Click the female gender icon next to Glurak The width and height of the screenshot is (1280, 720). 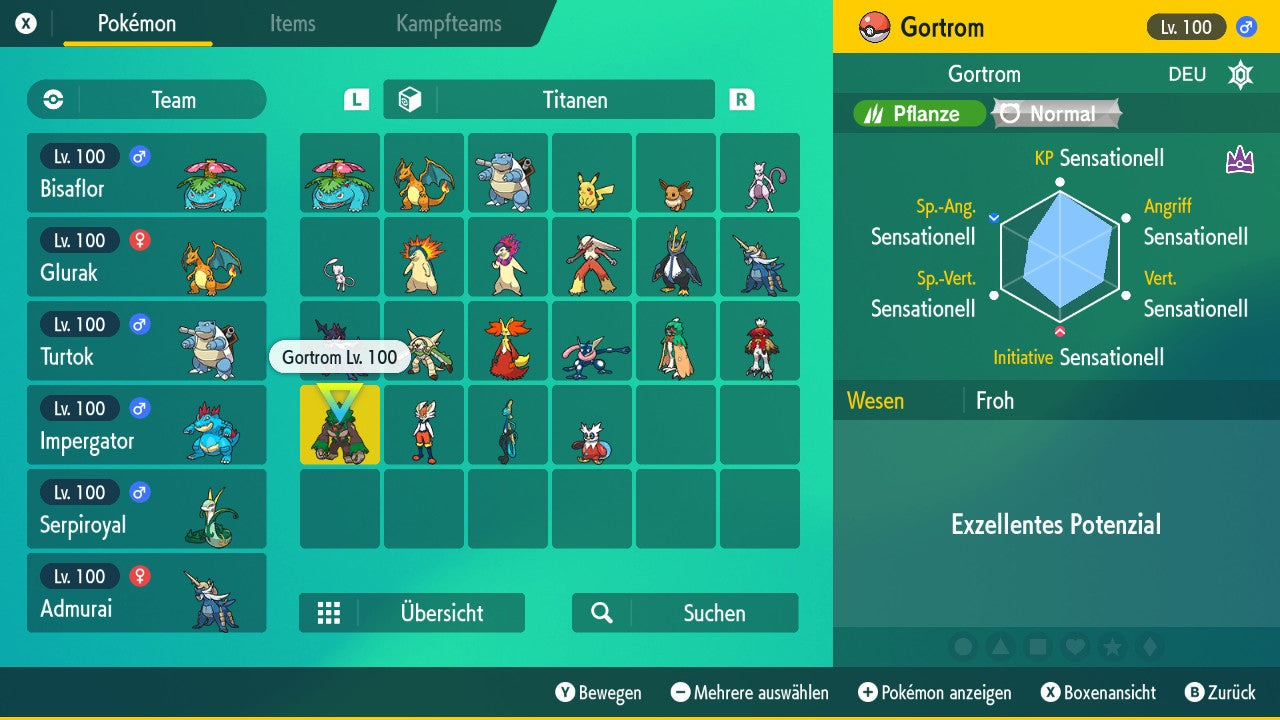click(139, 240)
